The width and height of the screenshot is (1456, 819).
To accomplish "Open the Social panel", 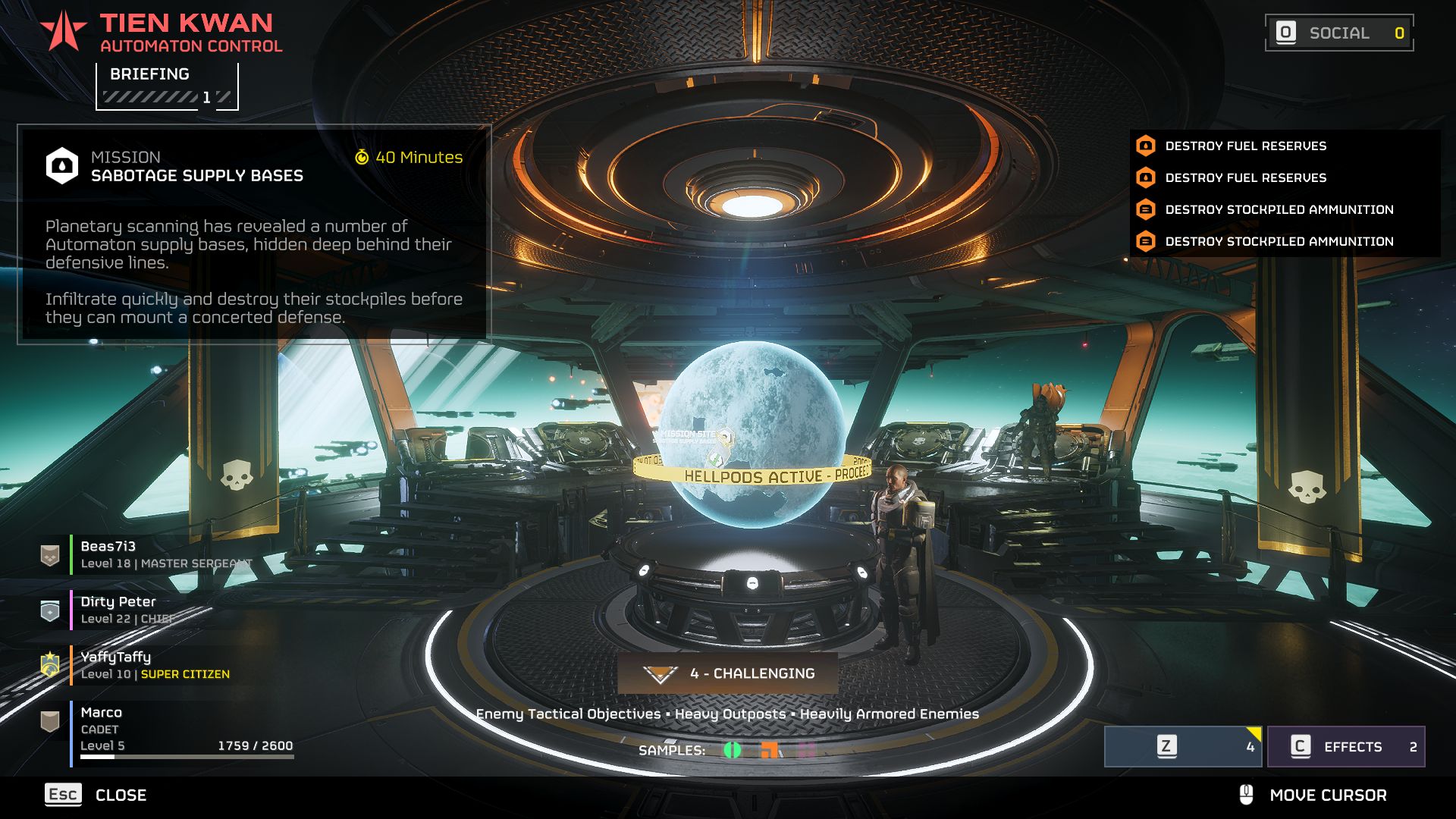I will (1338, 33).
